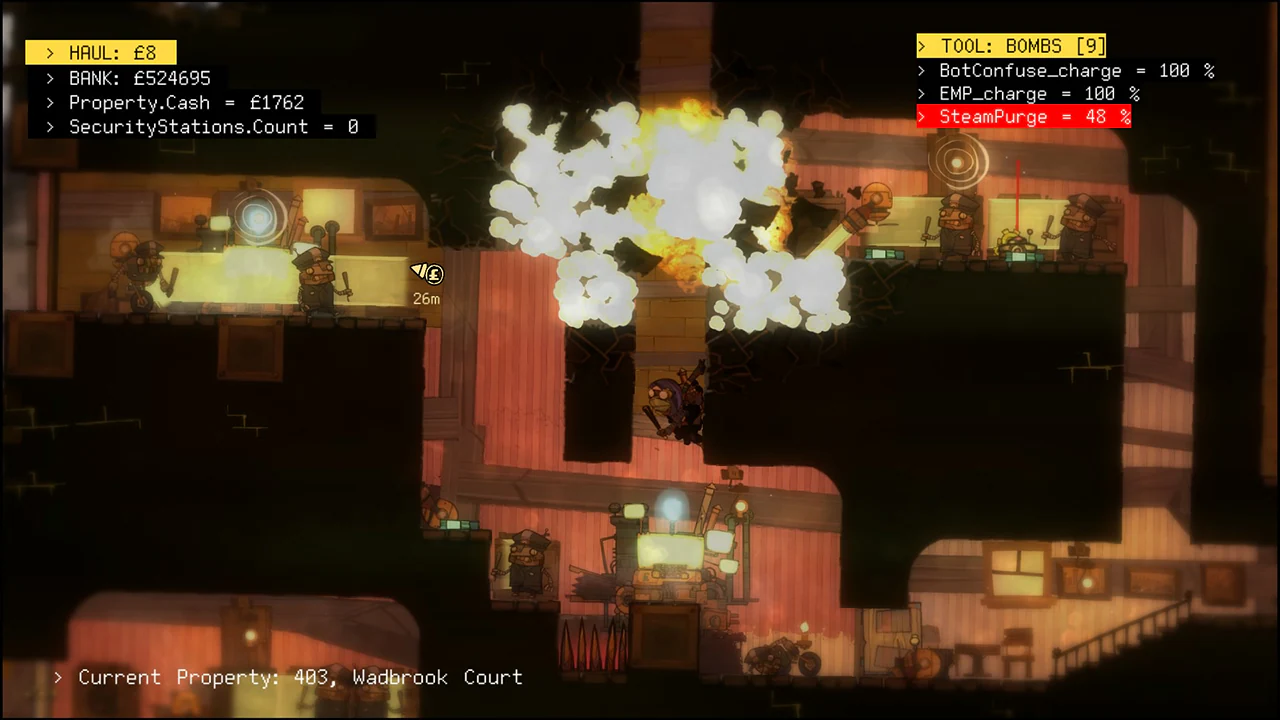Click the Wadbrook Court property label

pos(443,677)
